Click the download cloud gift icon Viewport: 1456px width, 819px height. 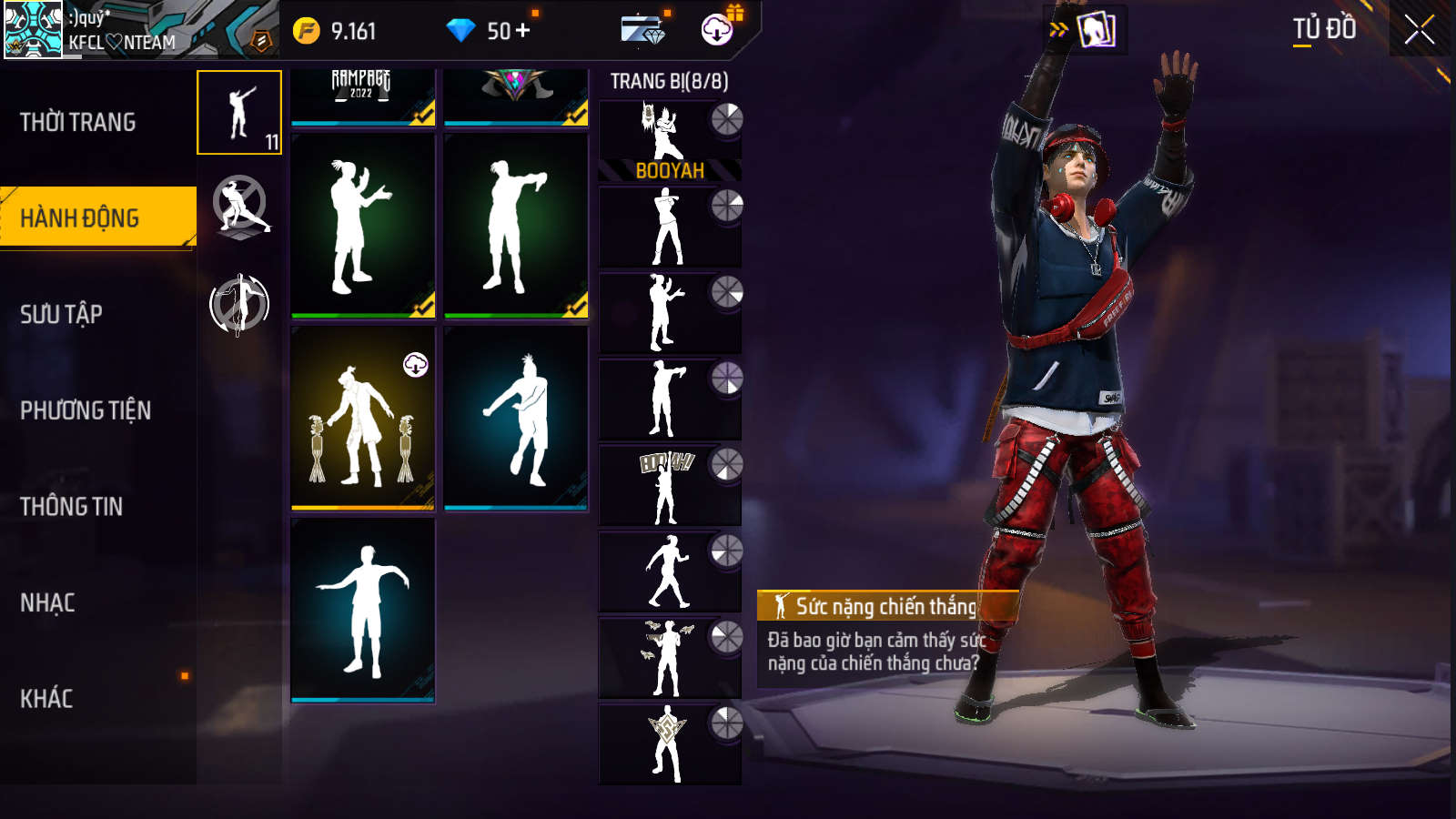[718, 29]
